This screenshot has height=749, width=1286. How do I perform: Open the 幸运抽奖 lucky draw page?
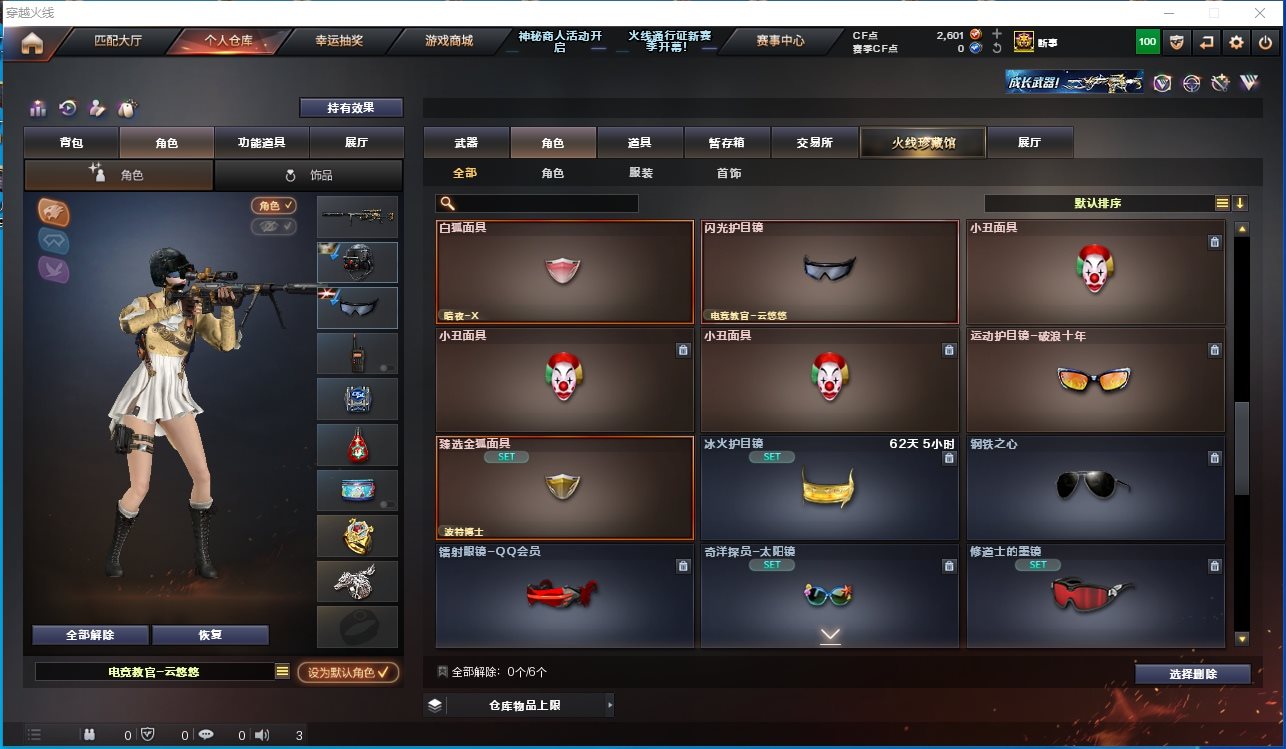(339, 41)
